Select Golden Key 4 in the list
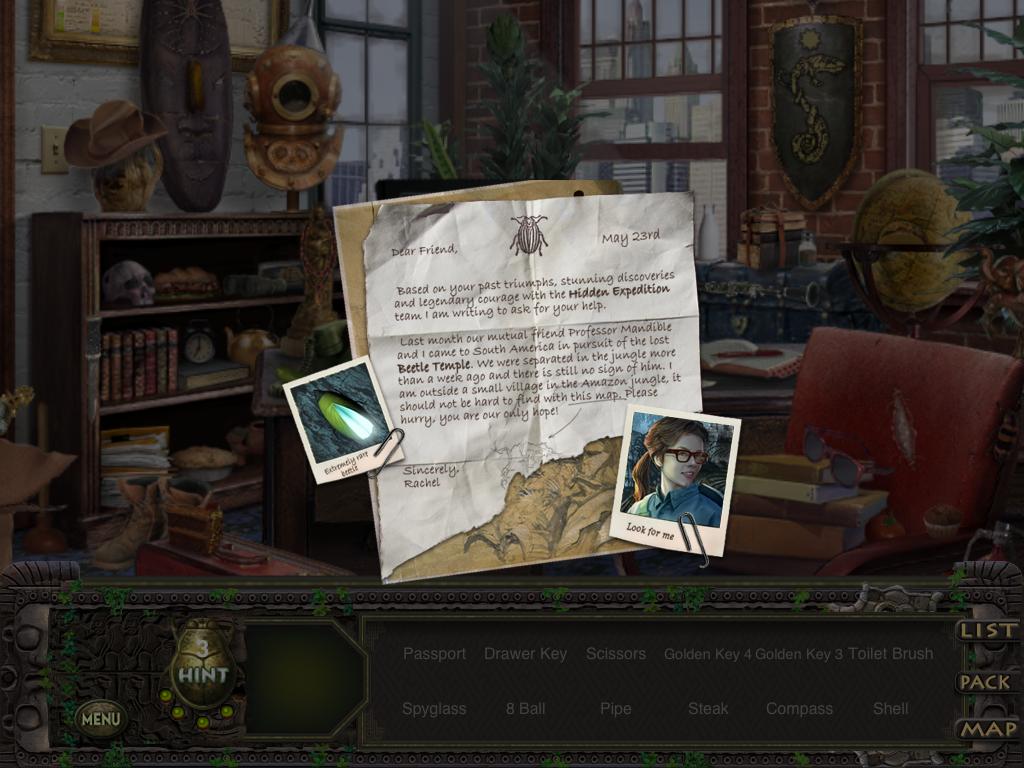Image resolution: width=1024 pixels, height=768 pixels. point(708,654)
